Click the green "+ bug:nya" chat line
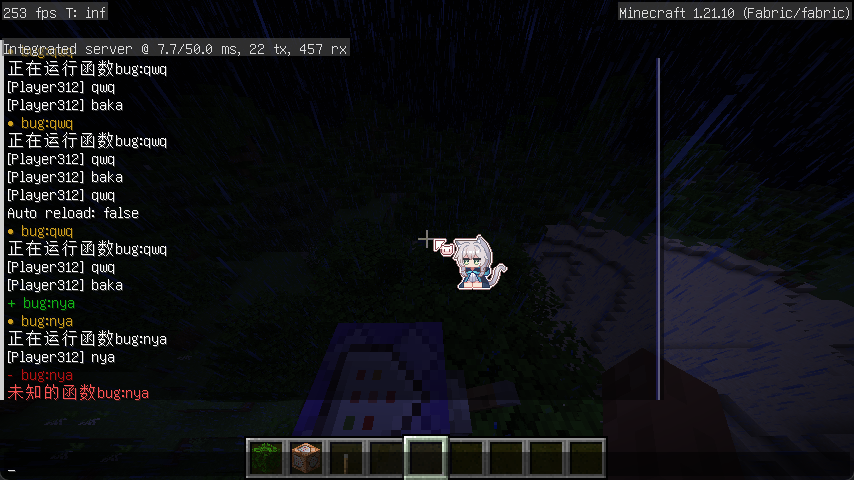 (41, 303)
